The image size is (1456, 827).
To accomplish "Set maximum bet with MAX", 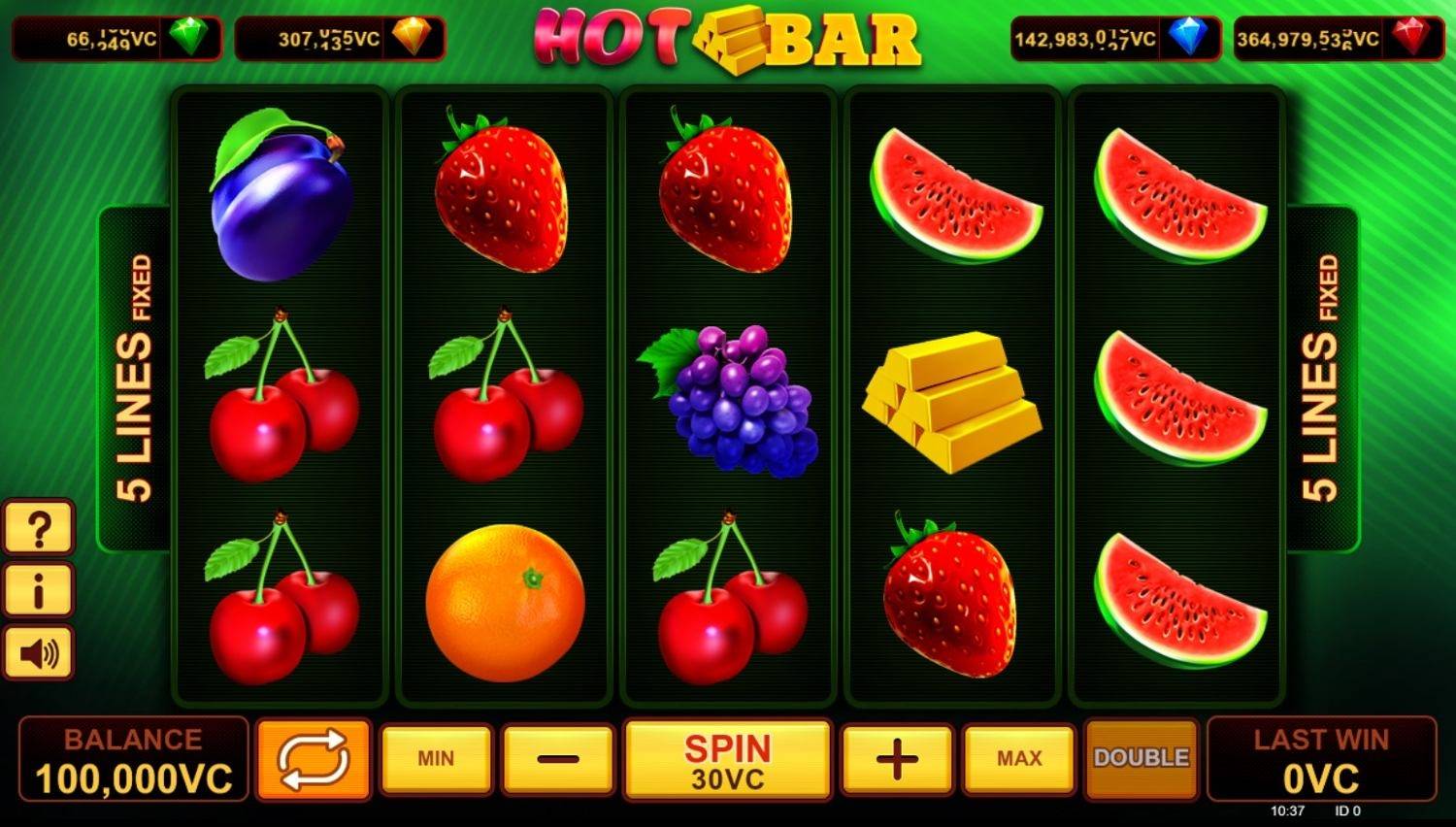I will tap(1016, 758).
